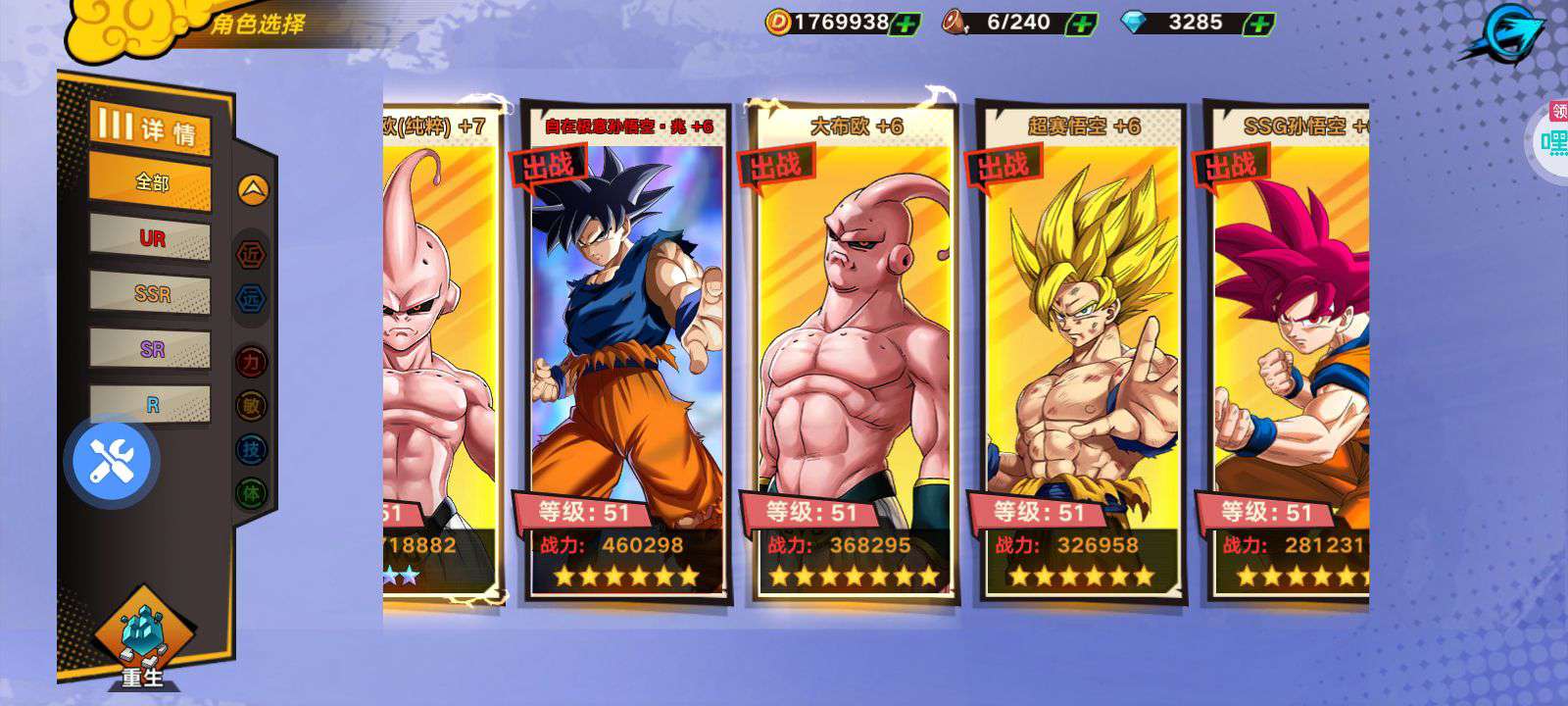The width and height of the screenshot is (1568, 706).
Task: Add more blue diamonds
Action: pos(1258,24)
